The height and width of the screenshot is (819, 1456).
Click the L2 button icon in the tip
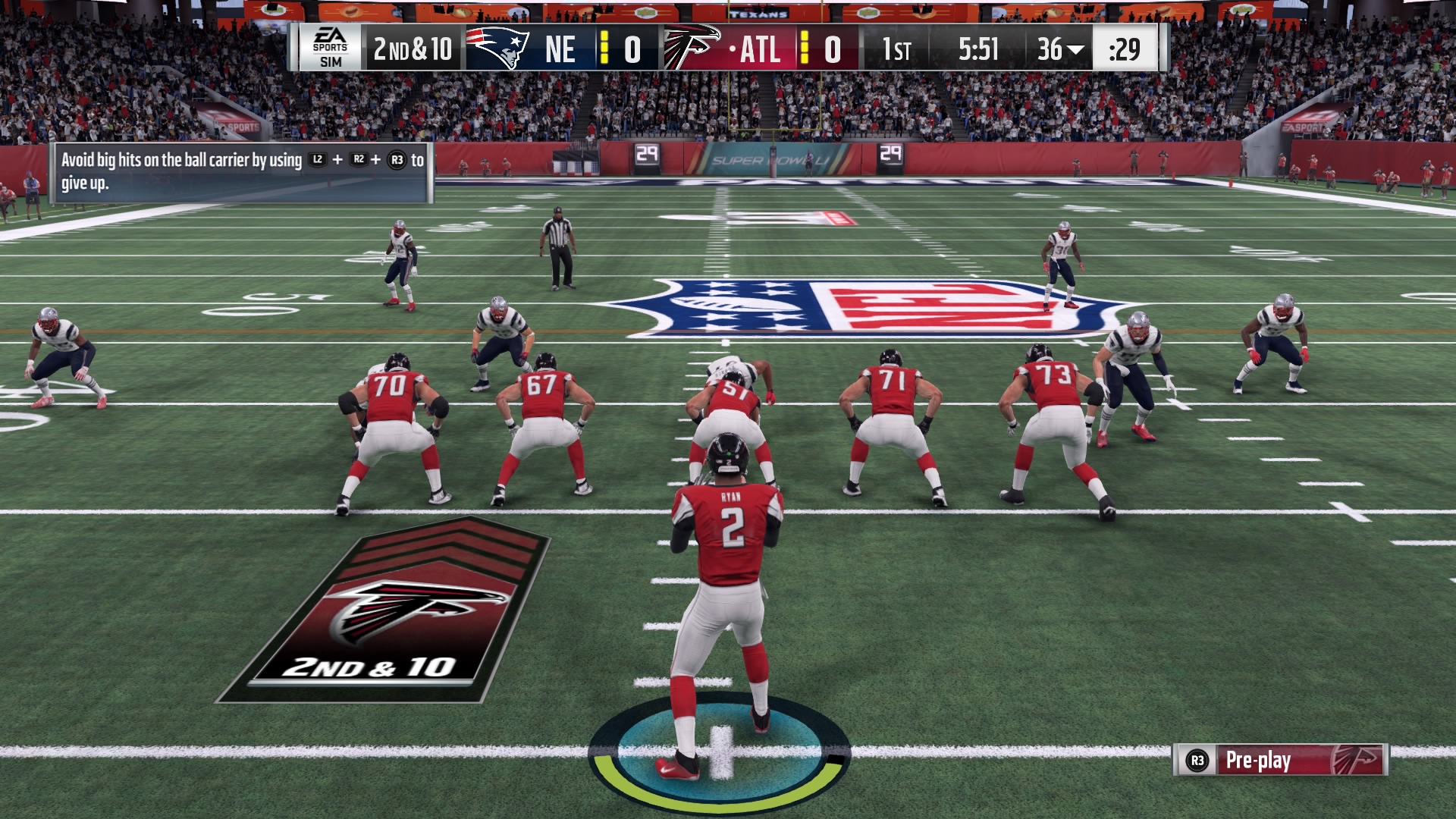317,160
